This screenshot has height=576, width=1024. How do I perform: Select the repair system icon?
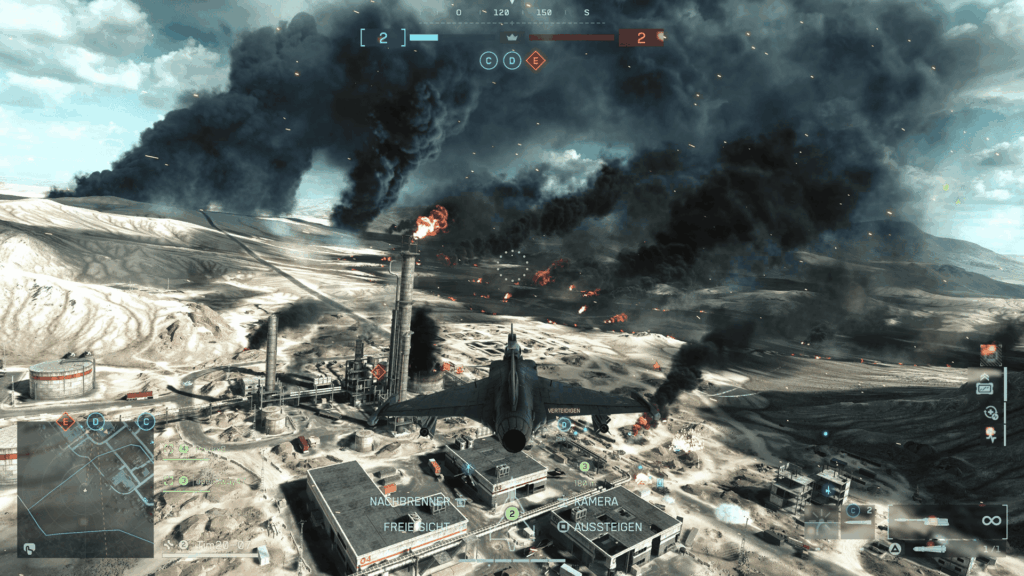[991, 412]
